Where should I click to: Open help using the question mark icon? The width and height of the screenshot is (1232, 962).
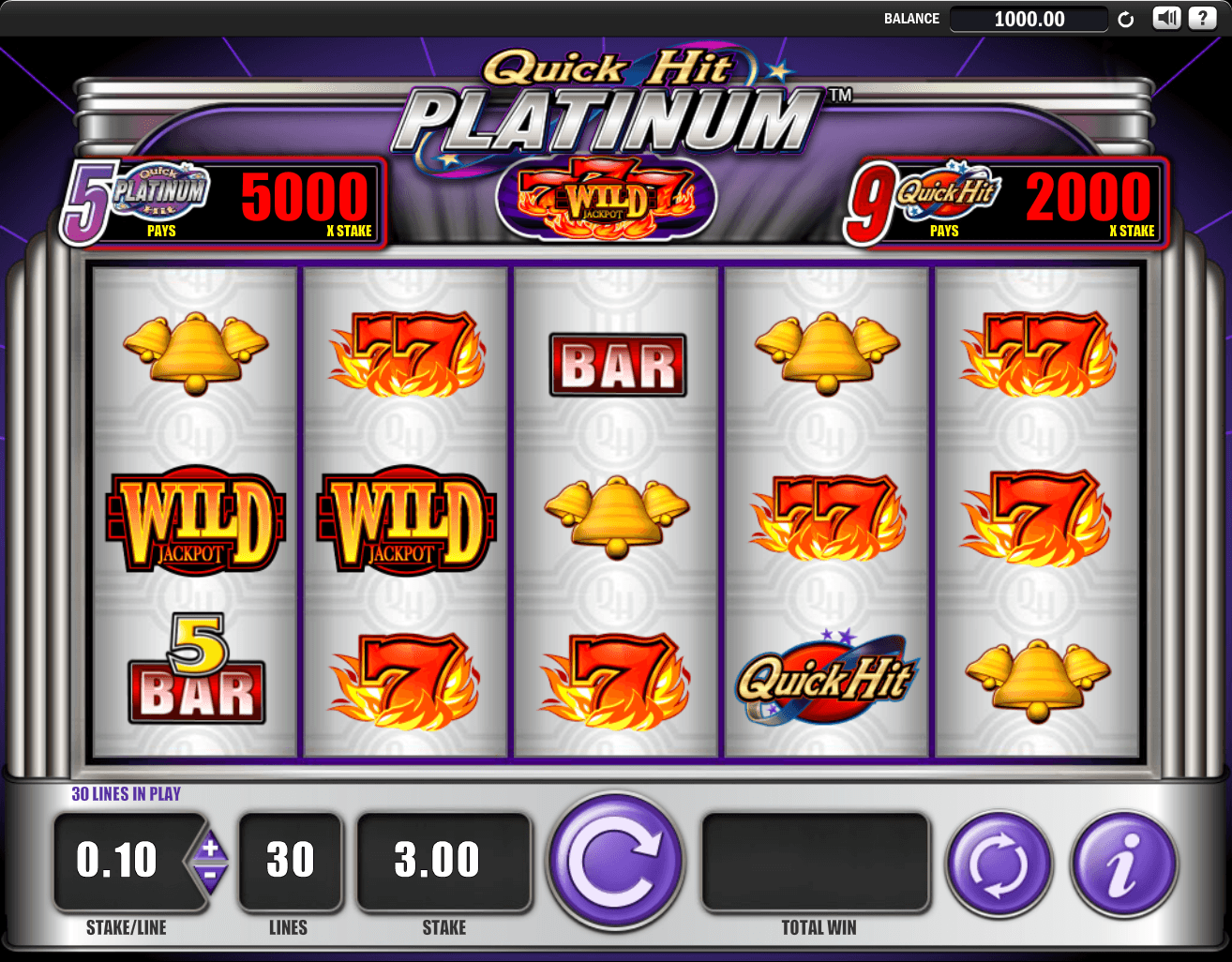coord(1203,18)
